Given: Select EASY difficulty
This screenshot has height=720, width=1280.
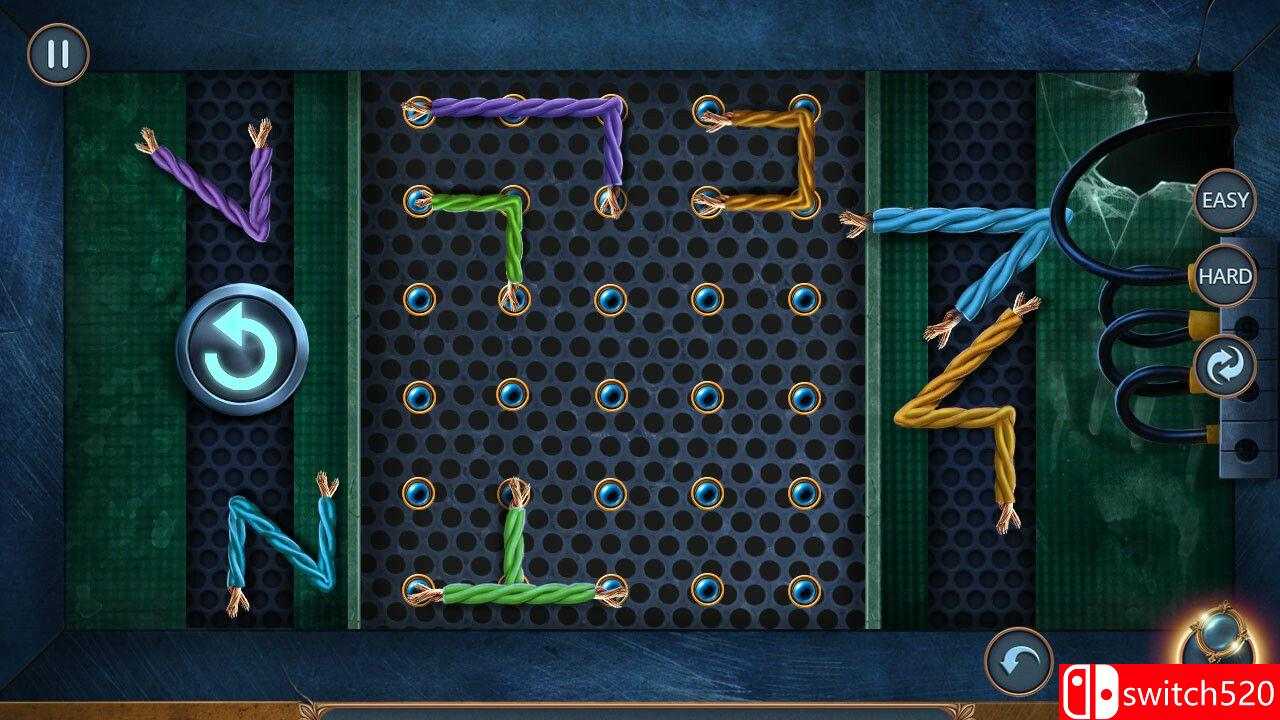Looking at the screenshot, I should point(1224,200).
